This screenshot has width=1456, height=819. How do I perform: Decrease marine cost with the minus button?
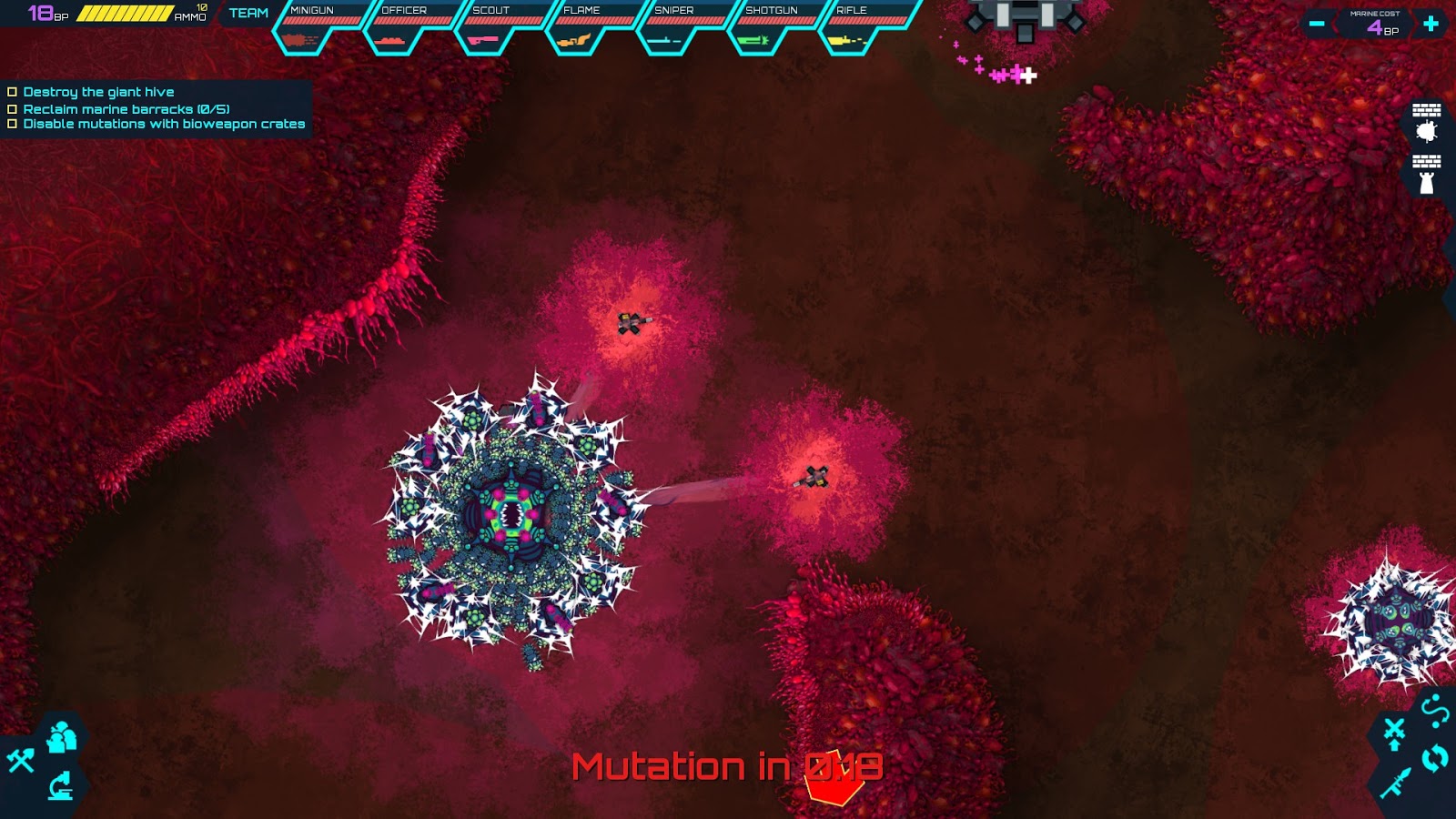coord(1316,22)
